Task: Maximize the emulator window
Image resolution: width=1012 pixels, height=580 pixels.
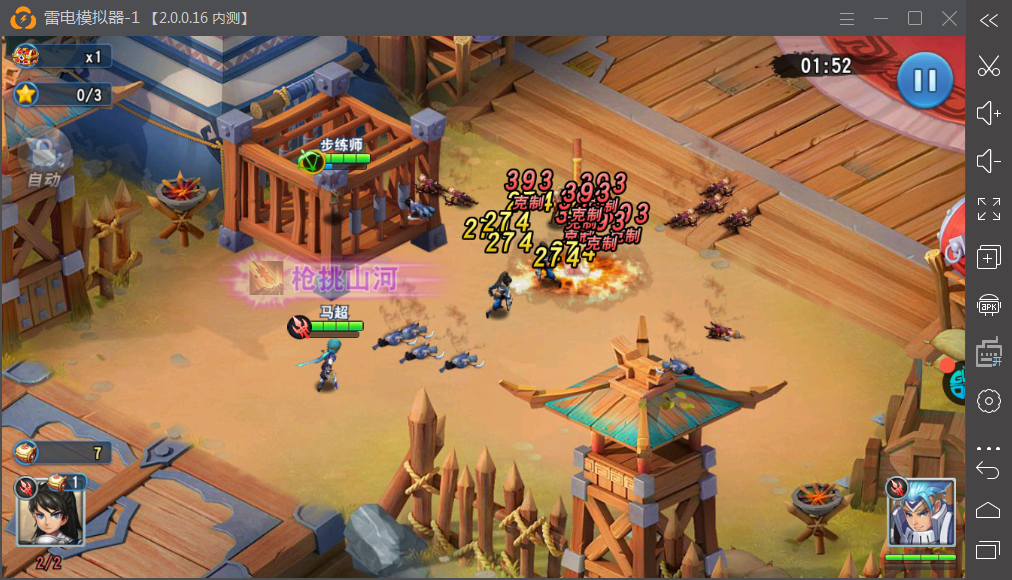Action: [915, 19]
